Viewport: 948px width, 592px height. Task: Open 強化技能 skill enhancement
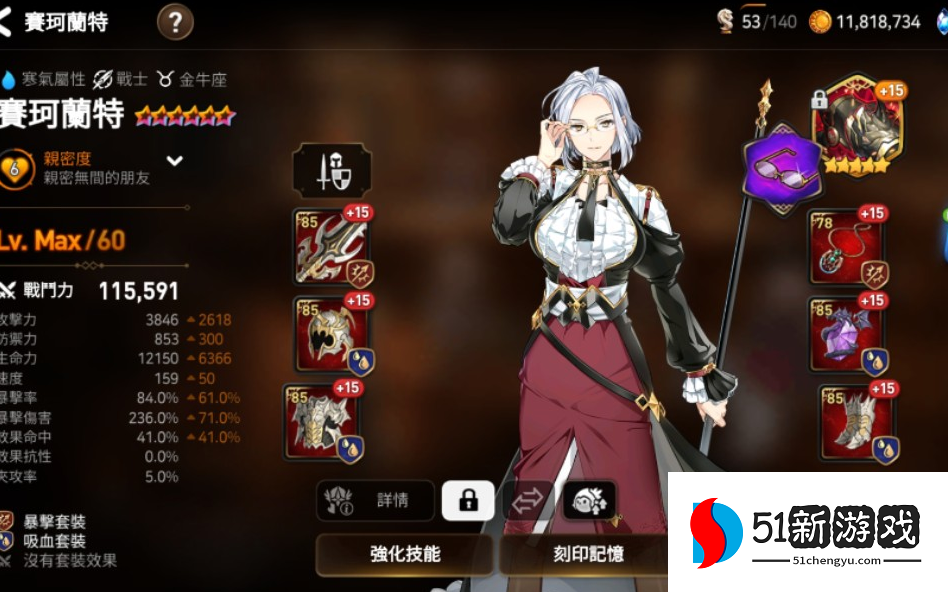click(x=405, y=554)
